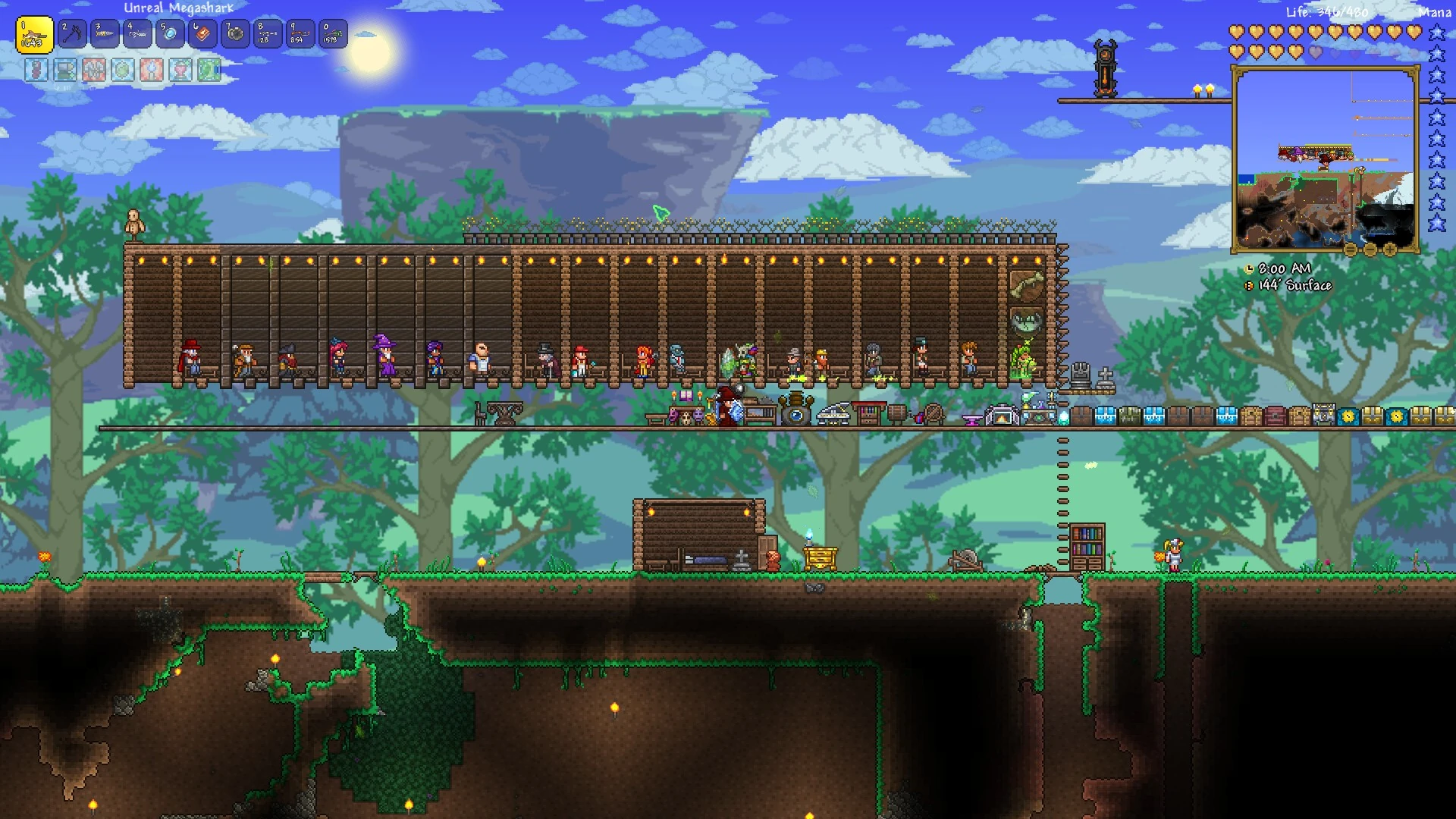
Task: Click the pink goblet buff icon
Action: coord(180,70)
